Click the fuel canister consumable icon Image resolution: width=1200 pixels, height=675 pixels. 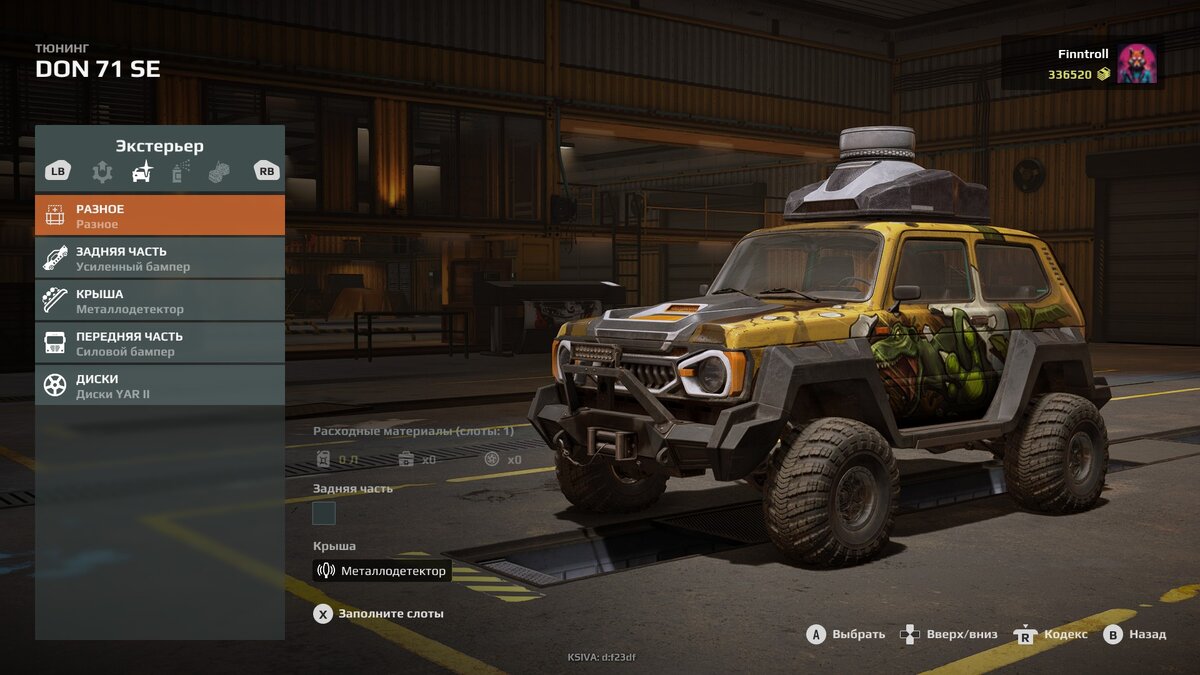tap(324, 459)
